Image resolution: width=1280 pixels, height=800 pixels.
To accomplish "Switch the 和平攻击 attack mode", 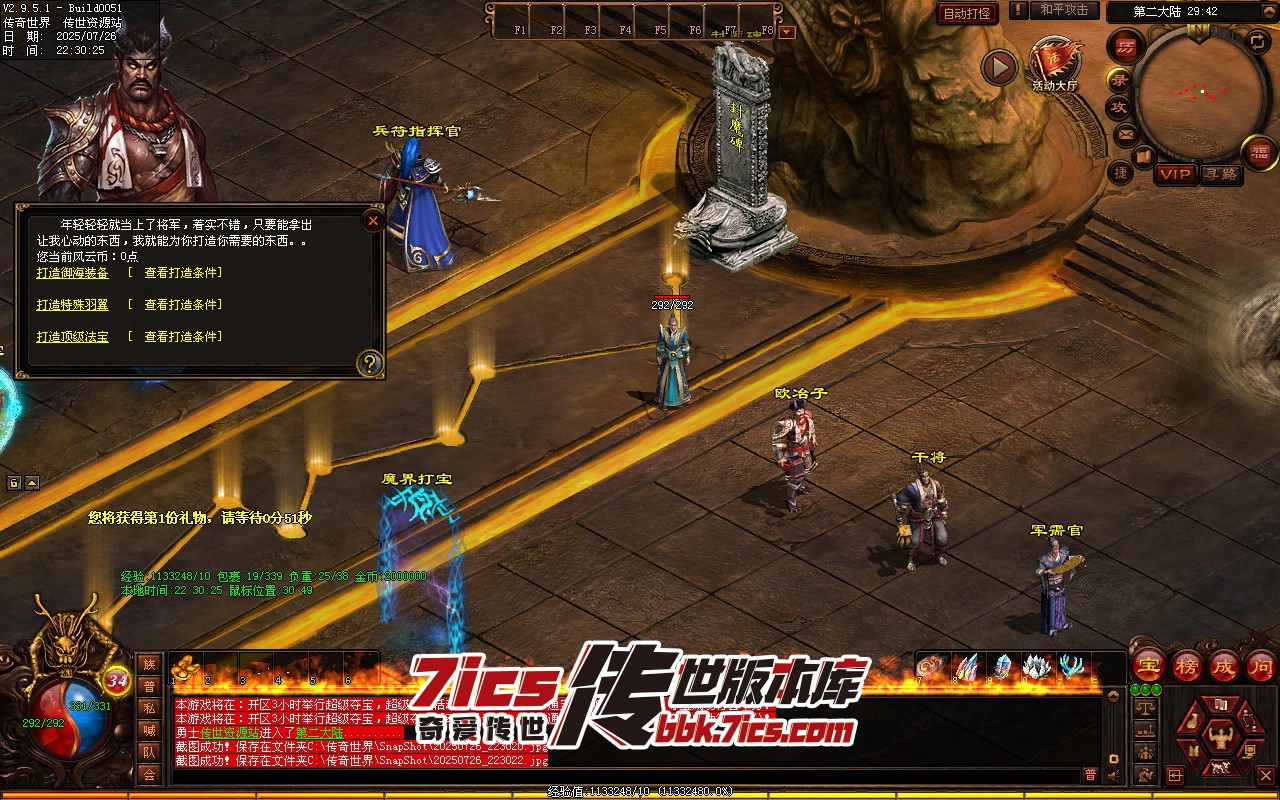I will [x=1064, y=11].
